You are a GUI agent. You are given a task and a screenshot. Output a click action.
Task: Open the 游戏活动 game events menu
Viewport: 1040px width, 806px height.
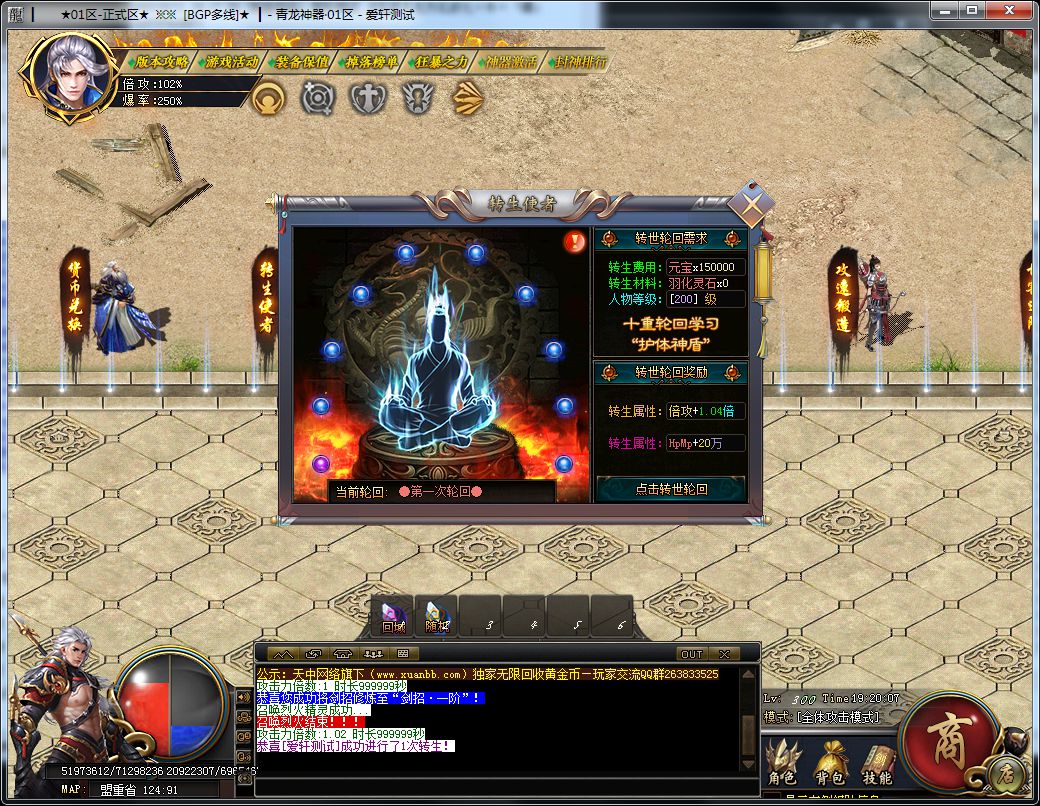[231, 61]
